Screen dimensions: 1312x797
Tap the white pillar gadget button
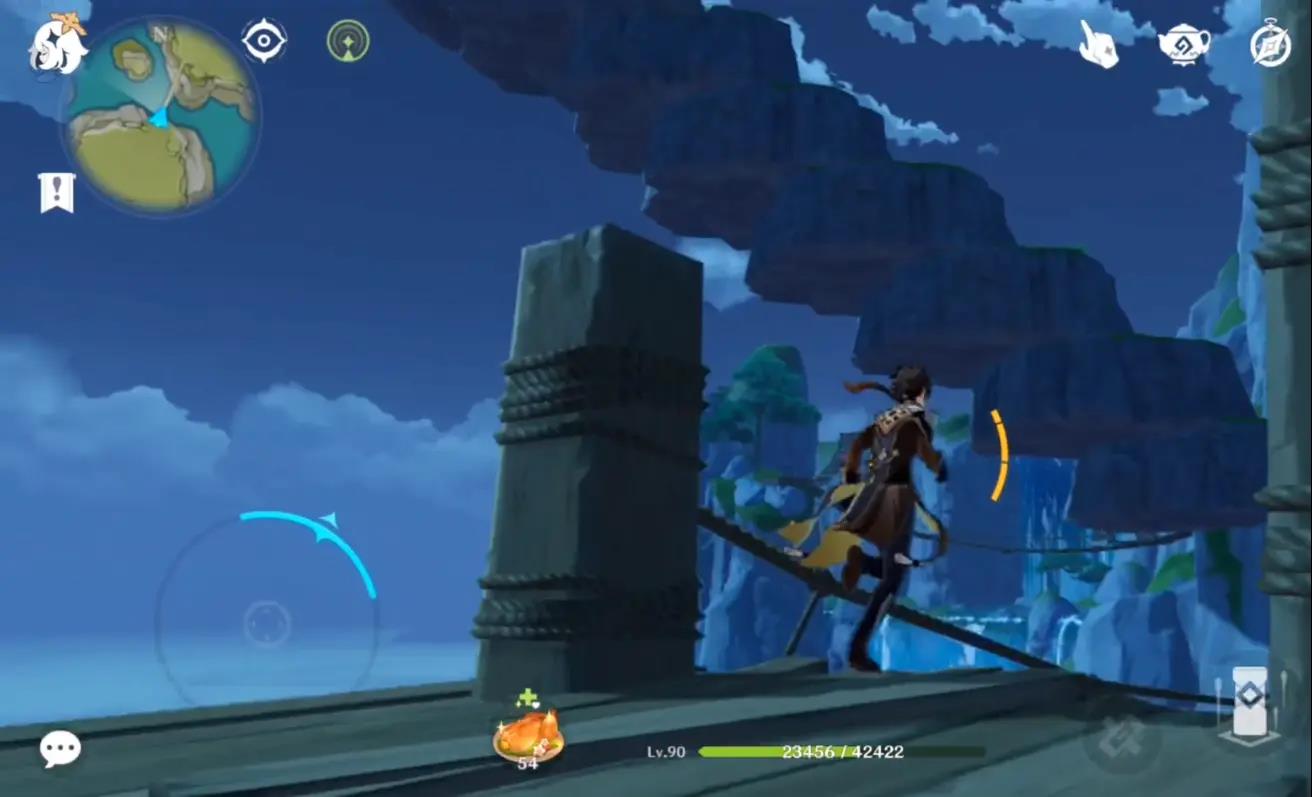[1250, 704]
